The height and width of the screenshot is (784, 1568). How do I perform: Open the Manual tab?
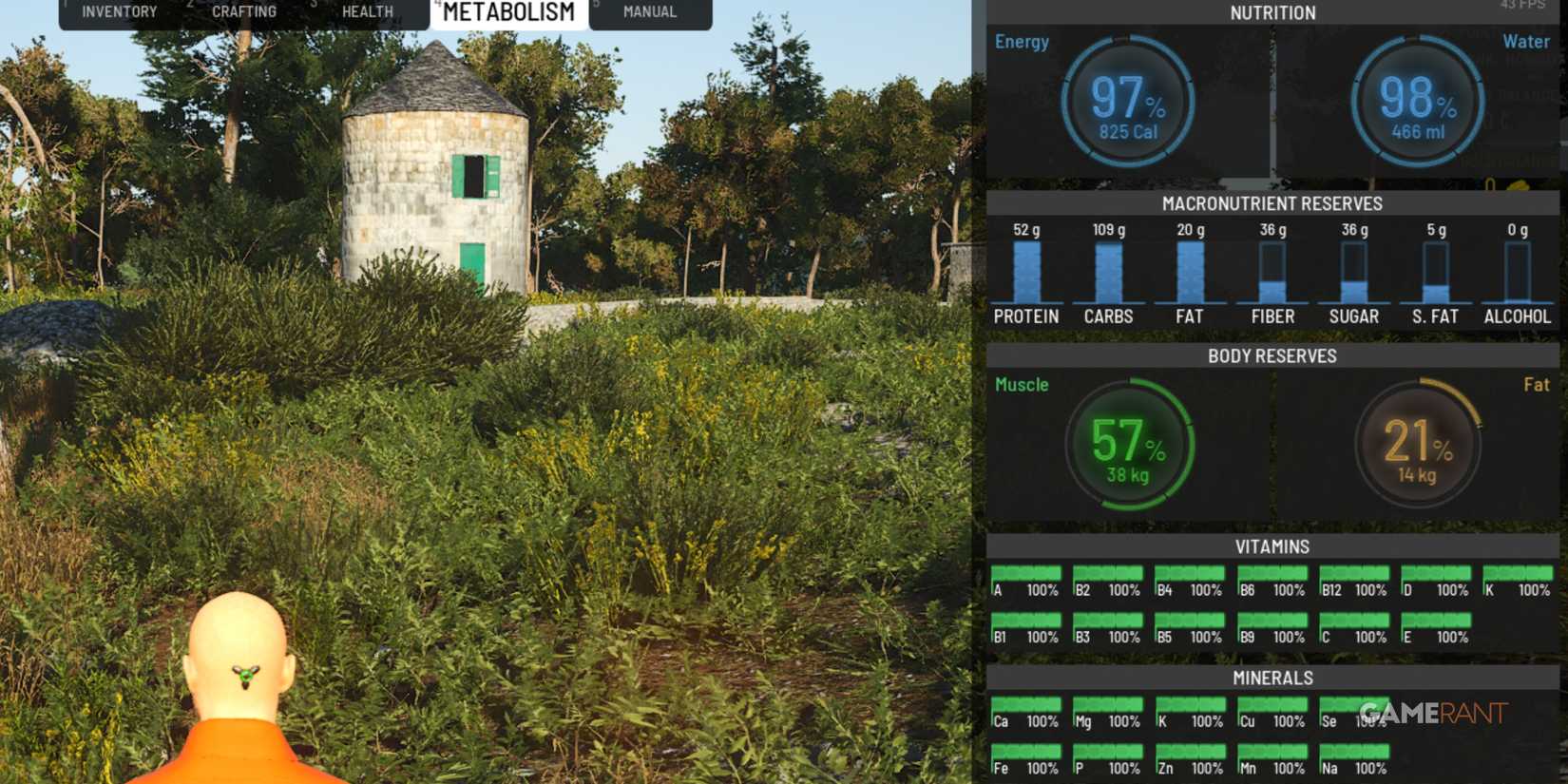pyautogui.click(x=648, y=11)
